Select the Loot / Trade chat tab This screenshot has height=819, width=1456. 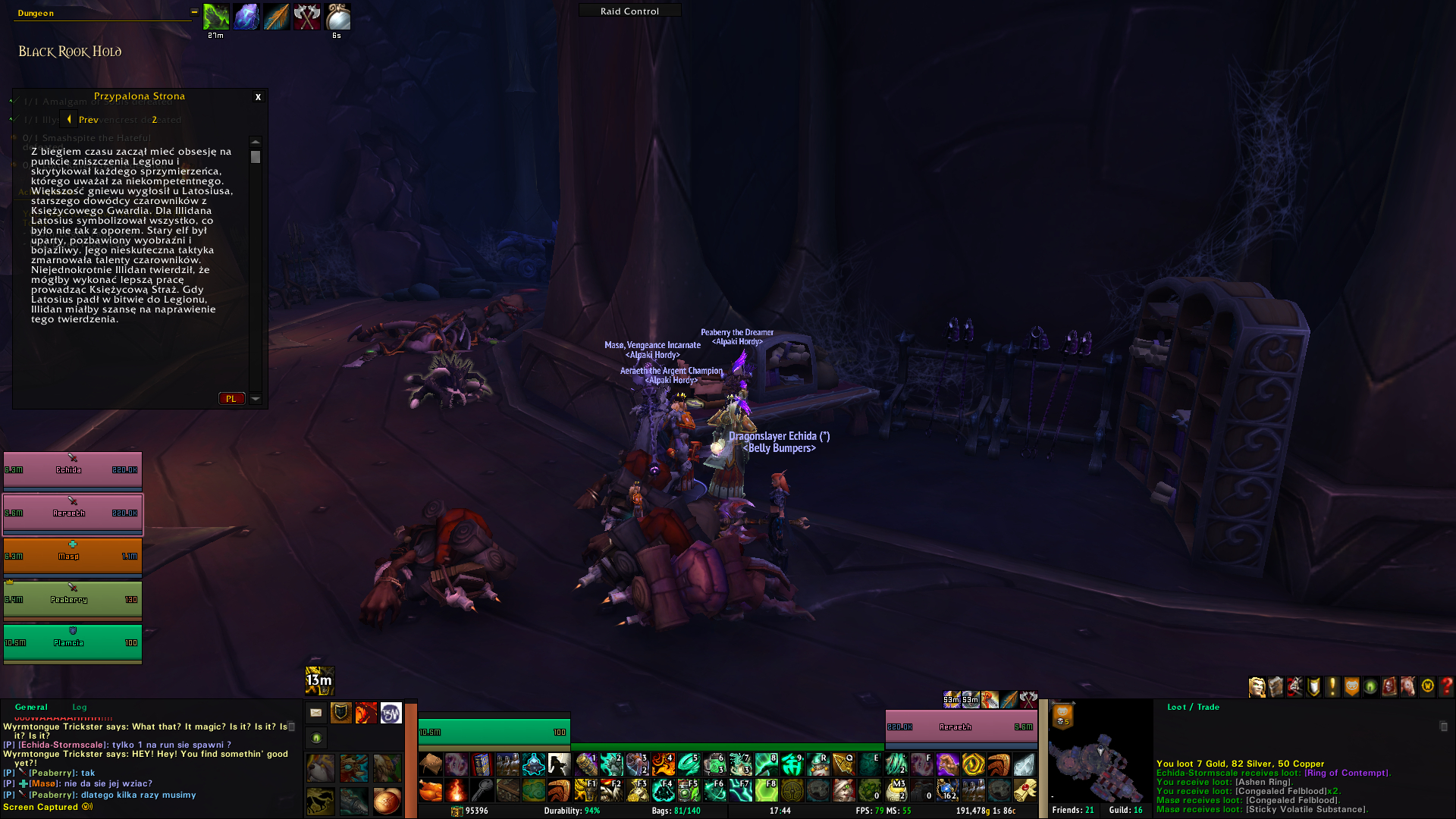tap(1193, 707)
